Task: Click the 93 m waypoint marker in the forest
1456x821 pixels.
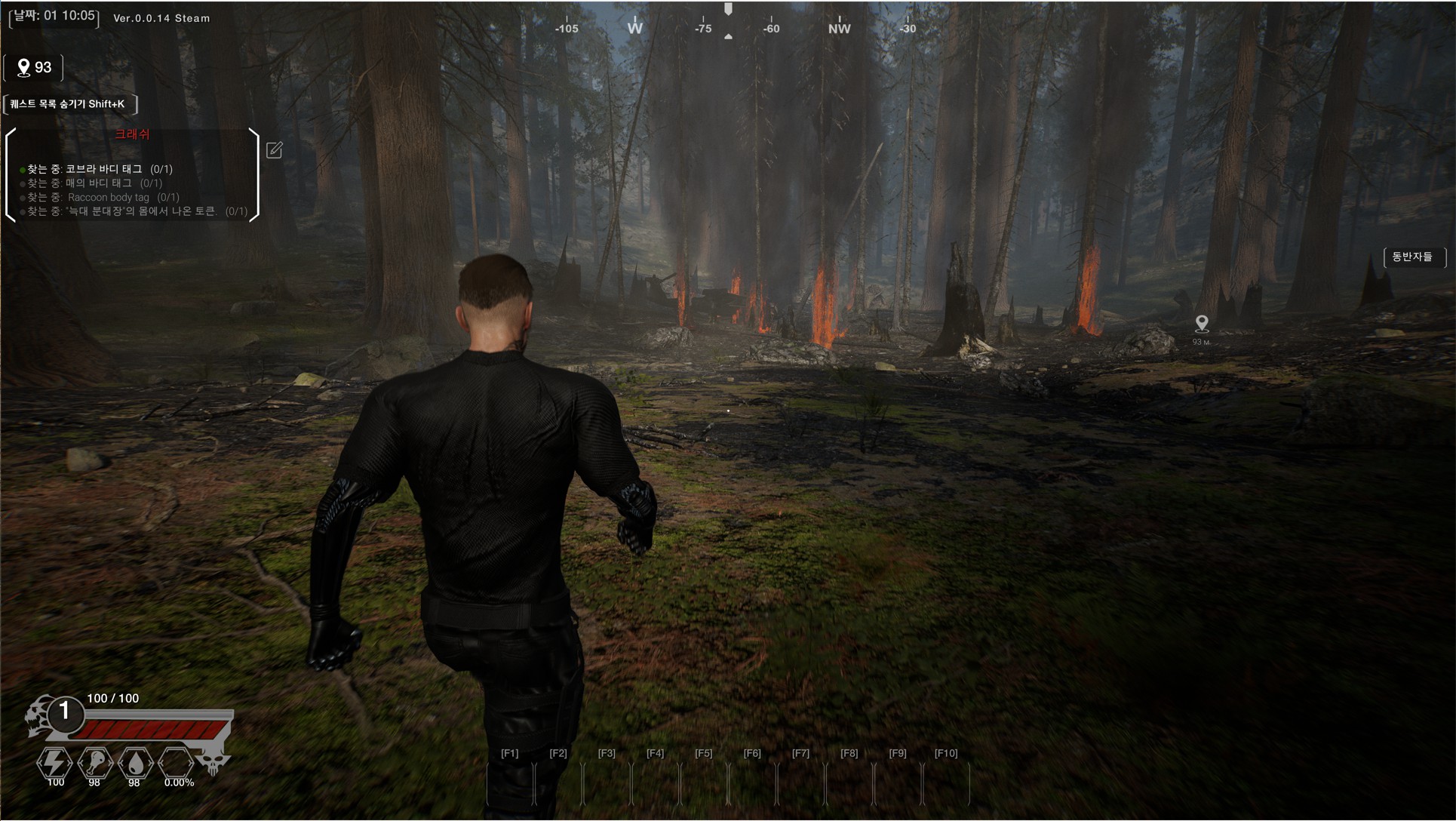Action: click(1202, 324)
